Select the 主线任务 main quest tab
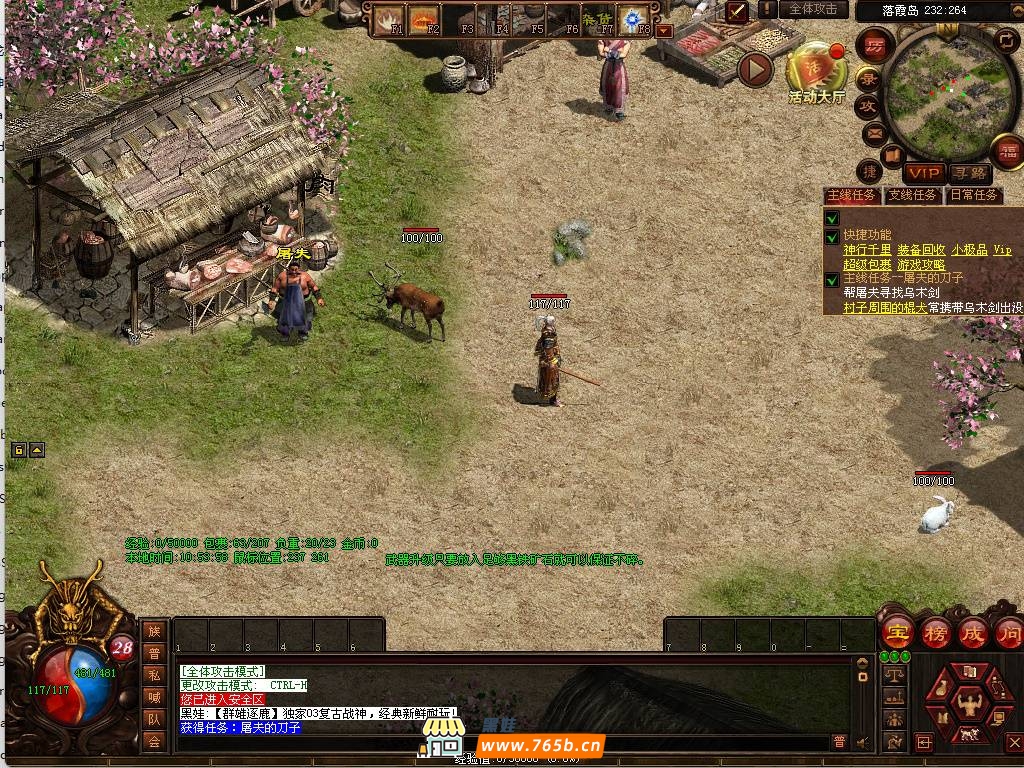This screenshot has width=1024, height=768. [x=852, y=195]
